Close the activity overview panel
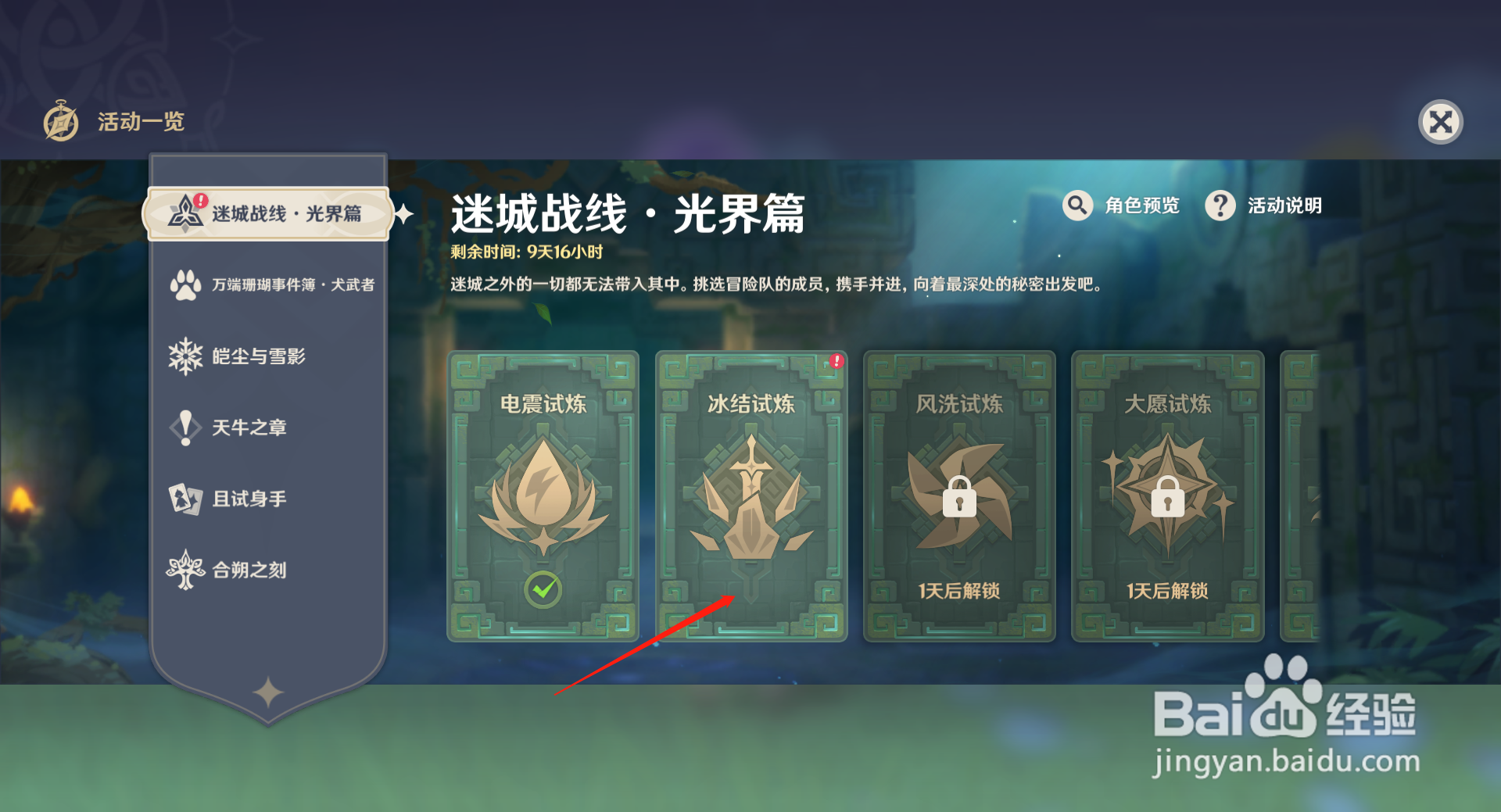1501x812 pixels. click(x=1441, y=121)
